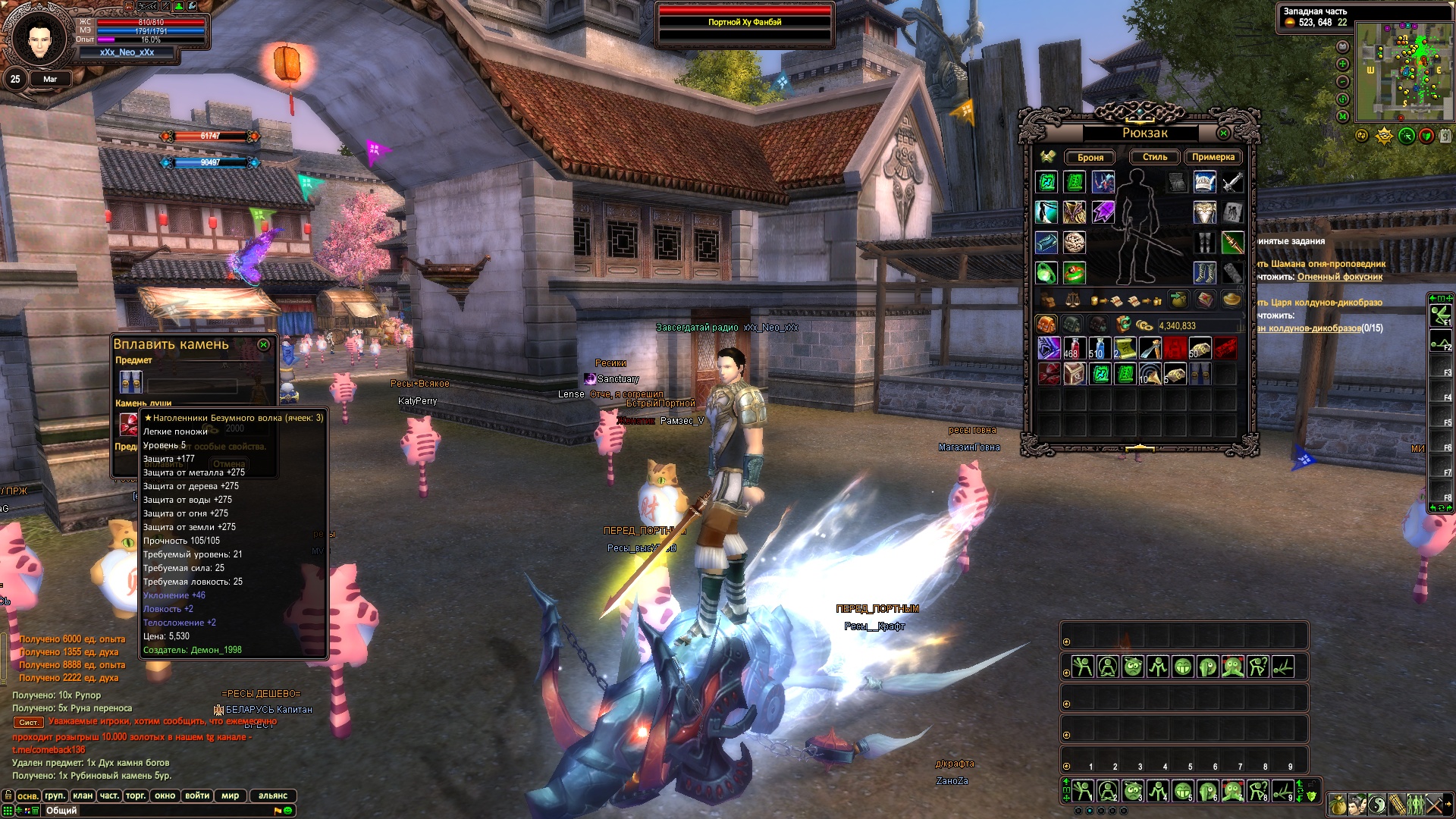Select the equipped boots slot
Screen dimensions: 1456x819
[x=1204, y=272]
